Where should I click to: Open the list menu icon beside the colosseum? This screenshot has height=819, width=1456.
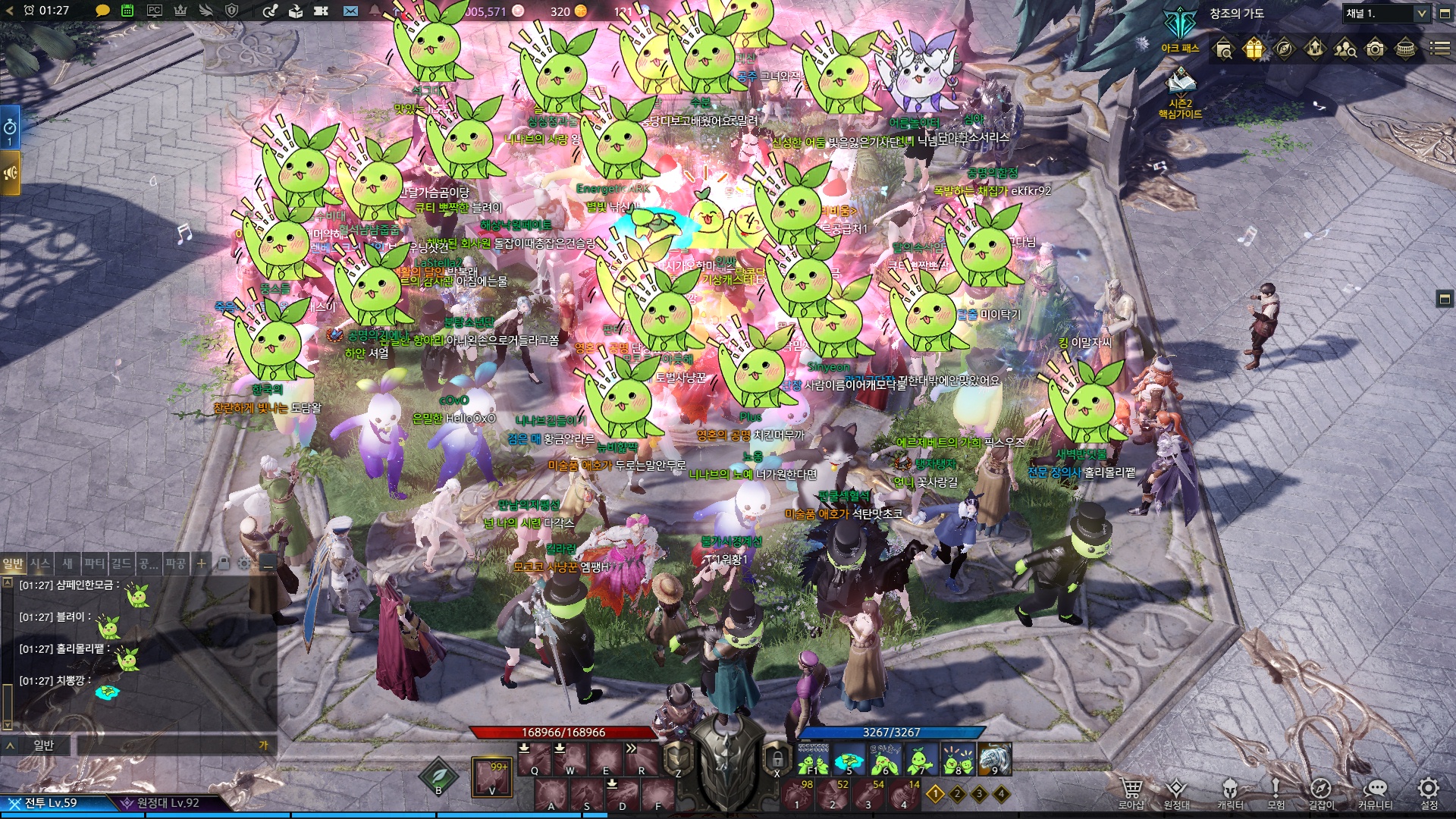coord(1439,49)
